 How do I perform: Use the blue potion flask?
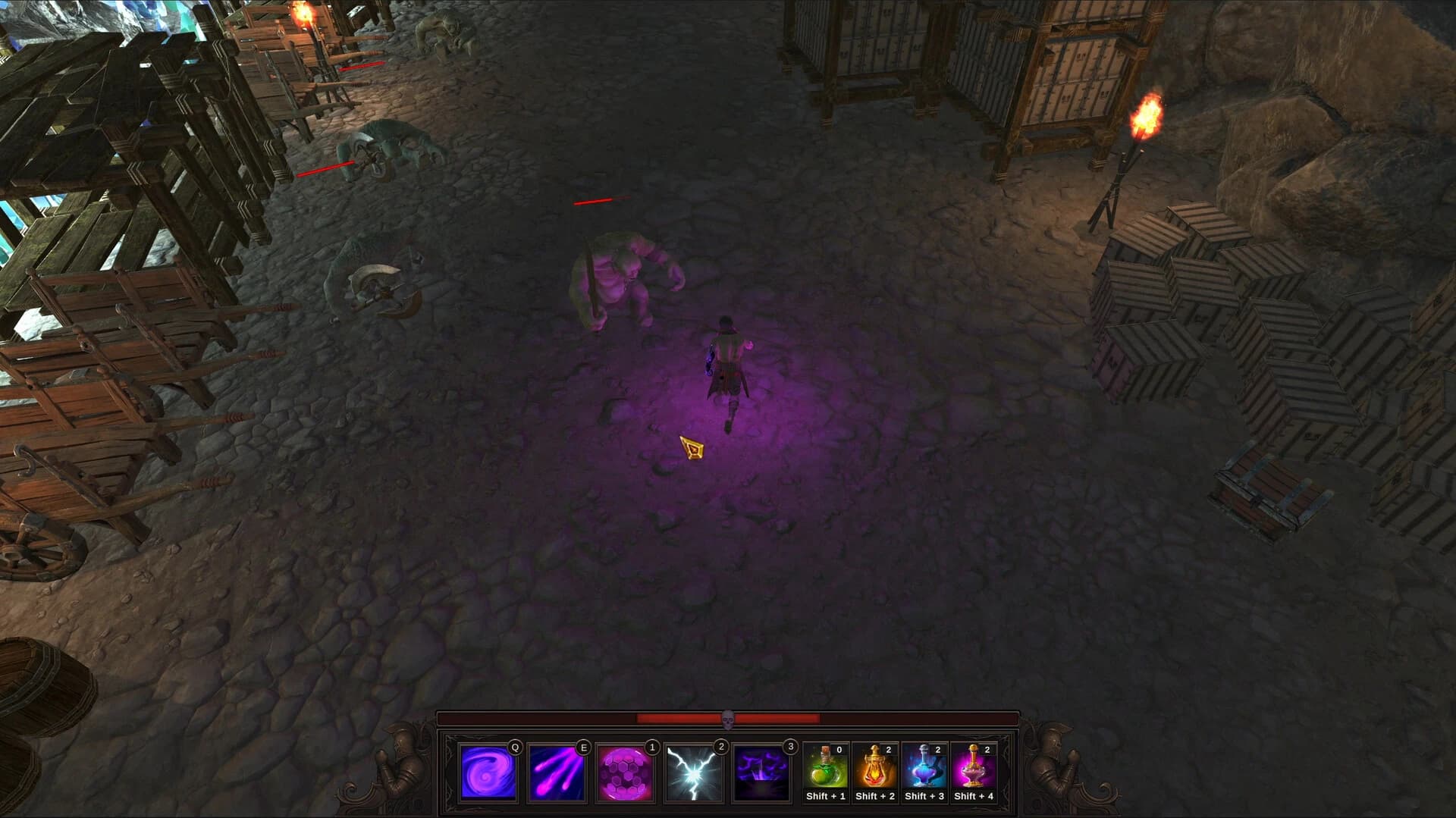click(924, 767)
